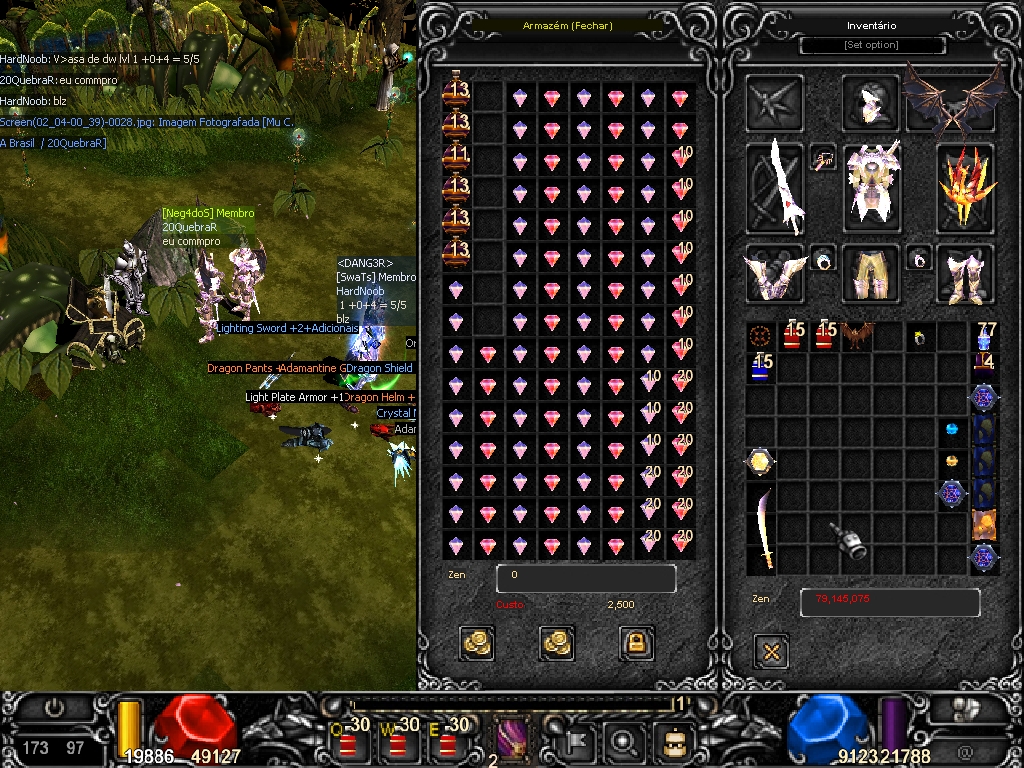Select the equipped white sword weapon slot
1024x768 pixels.
[x=777, y=187]
